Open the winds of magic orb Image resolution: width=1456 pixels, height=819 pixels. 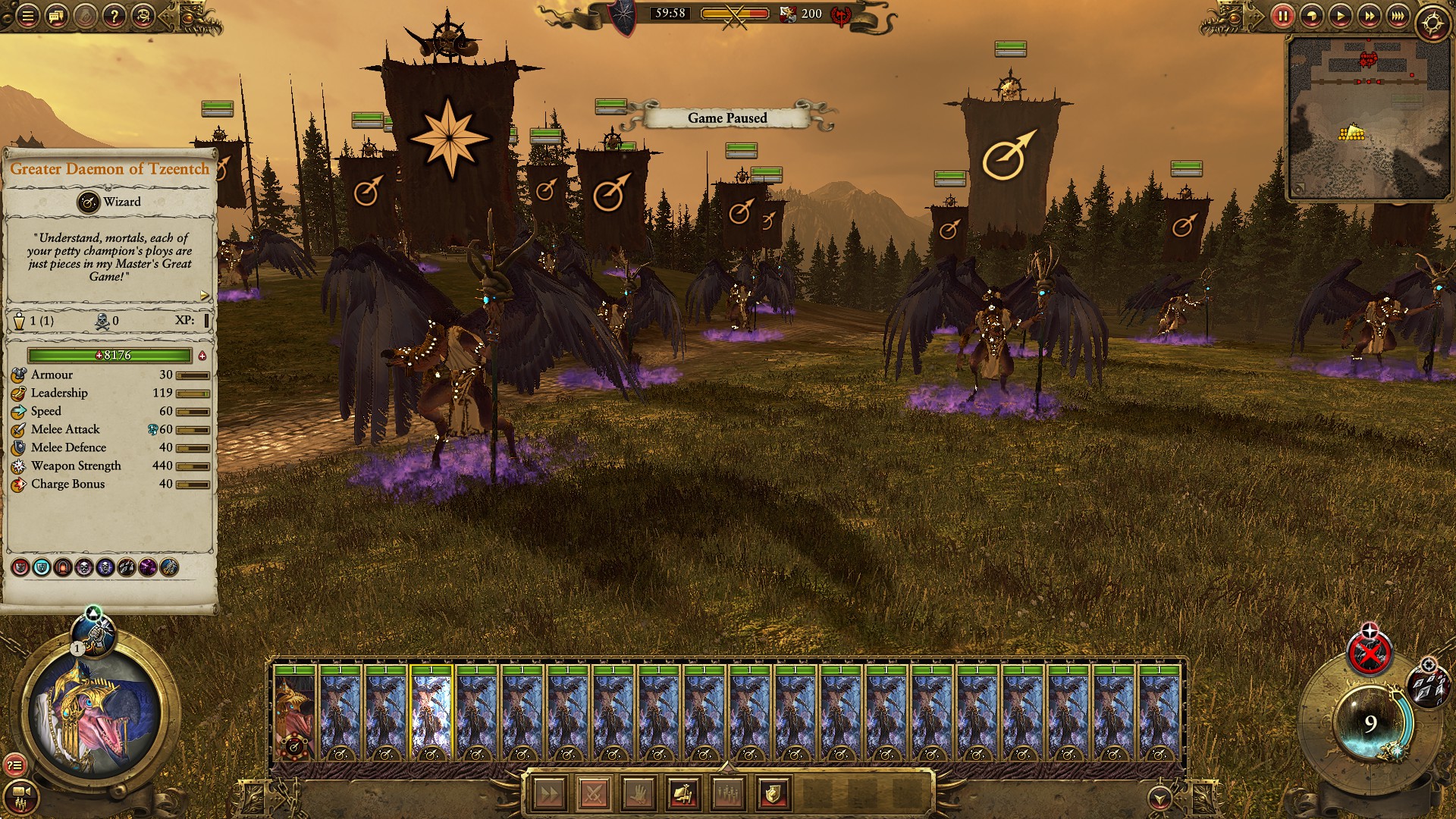[x=1370, y=723]
